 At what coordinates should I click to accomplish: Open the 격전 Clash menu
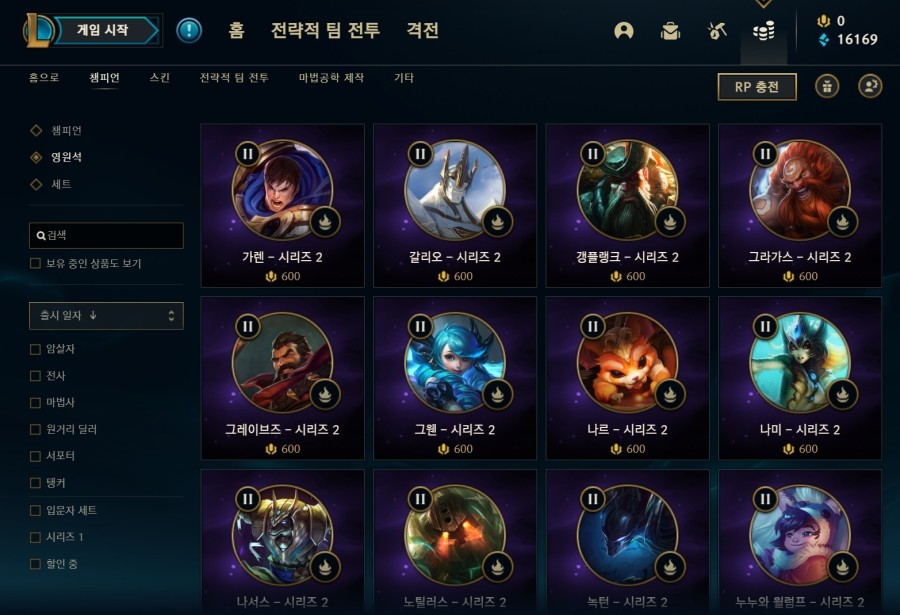422,30
